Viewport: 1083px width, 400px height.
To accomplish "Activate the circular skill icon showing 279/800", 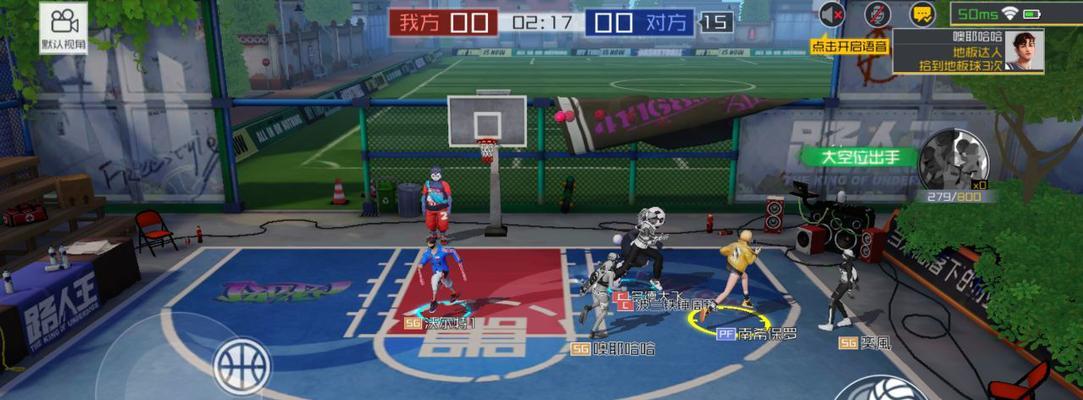I will pyautogui.click(x=954, y=159).
